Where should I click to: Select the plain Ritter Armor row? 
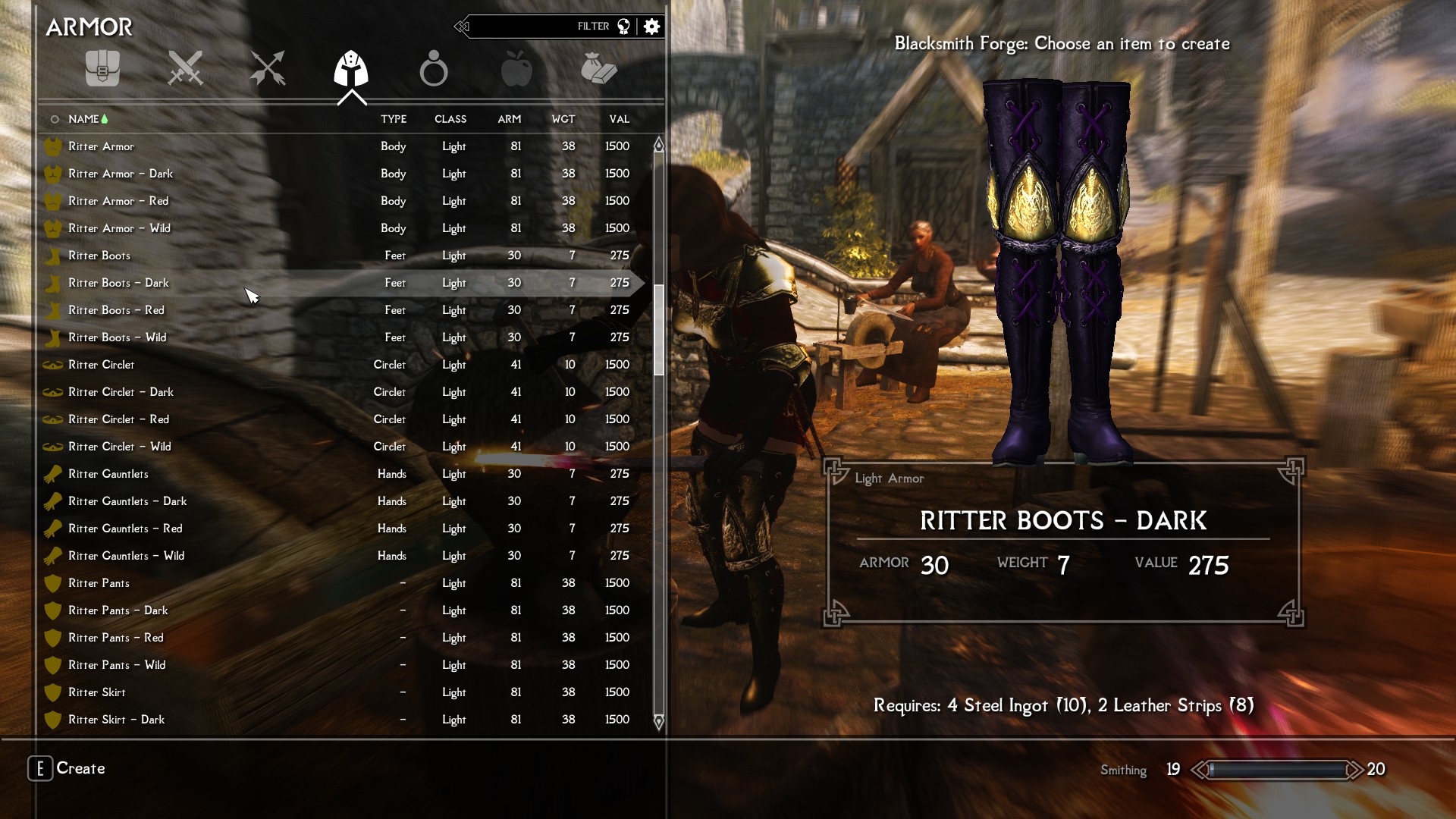tap(101, 146)
